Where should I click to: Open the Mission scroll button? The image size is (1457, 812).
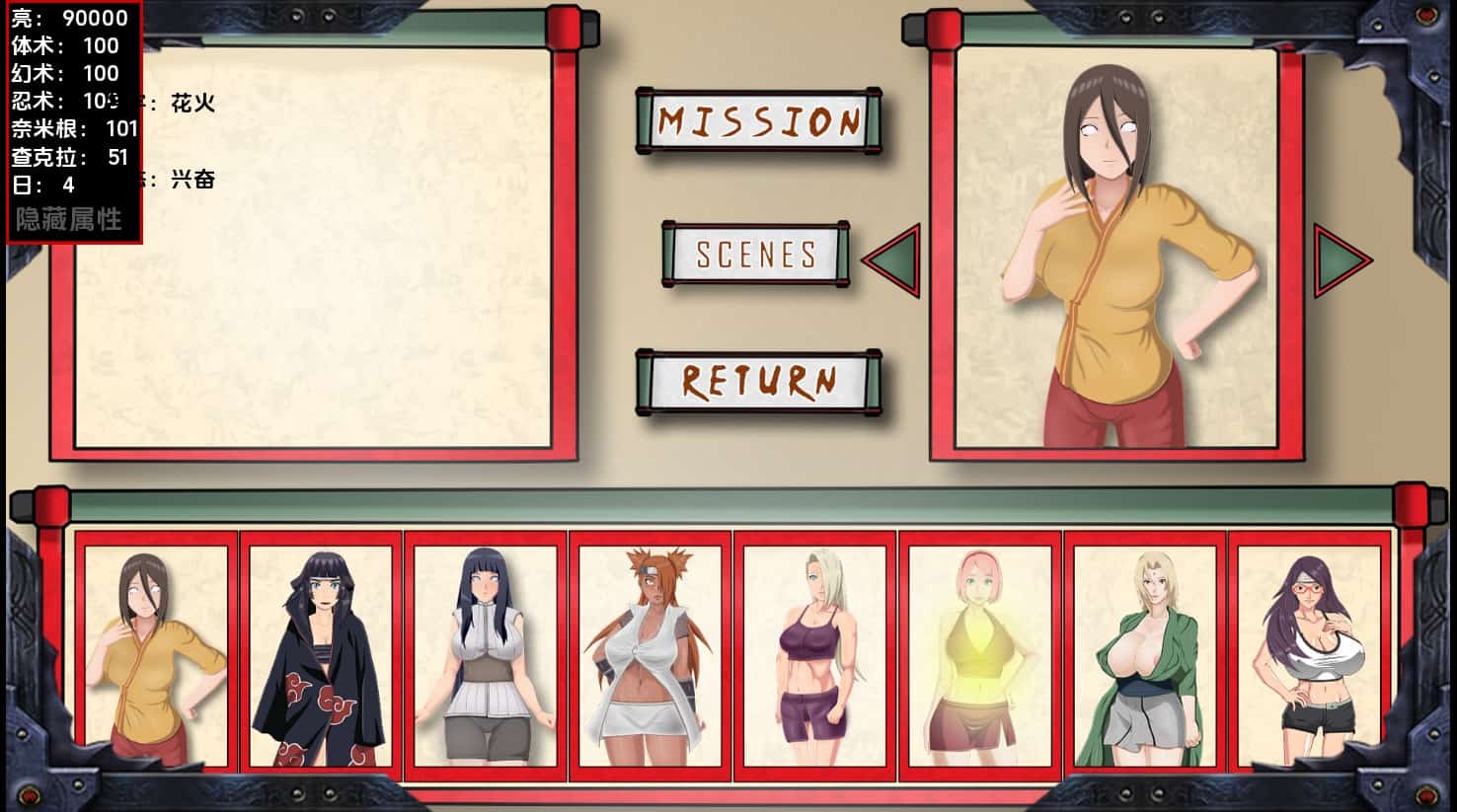pos(758,121)
